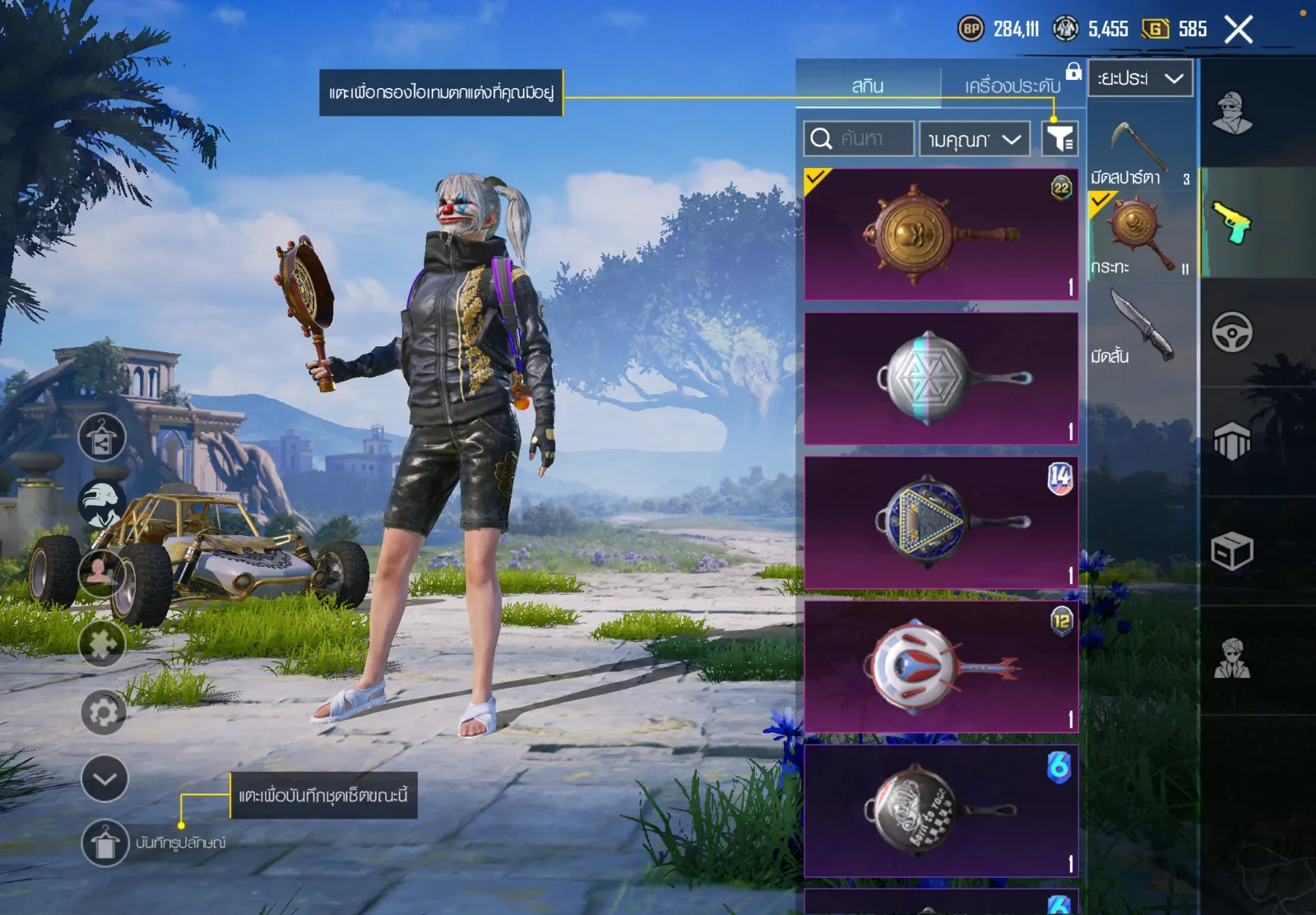This screenshot has width=1316, height=915.
Task: Select the sickle melee weapon
Action: click(x=1141, y=146)
